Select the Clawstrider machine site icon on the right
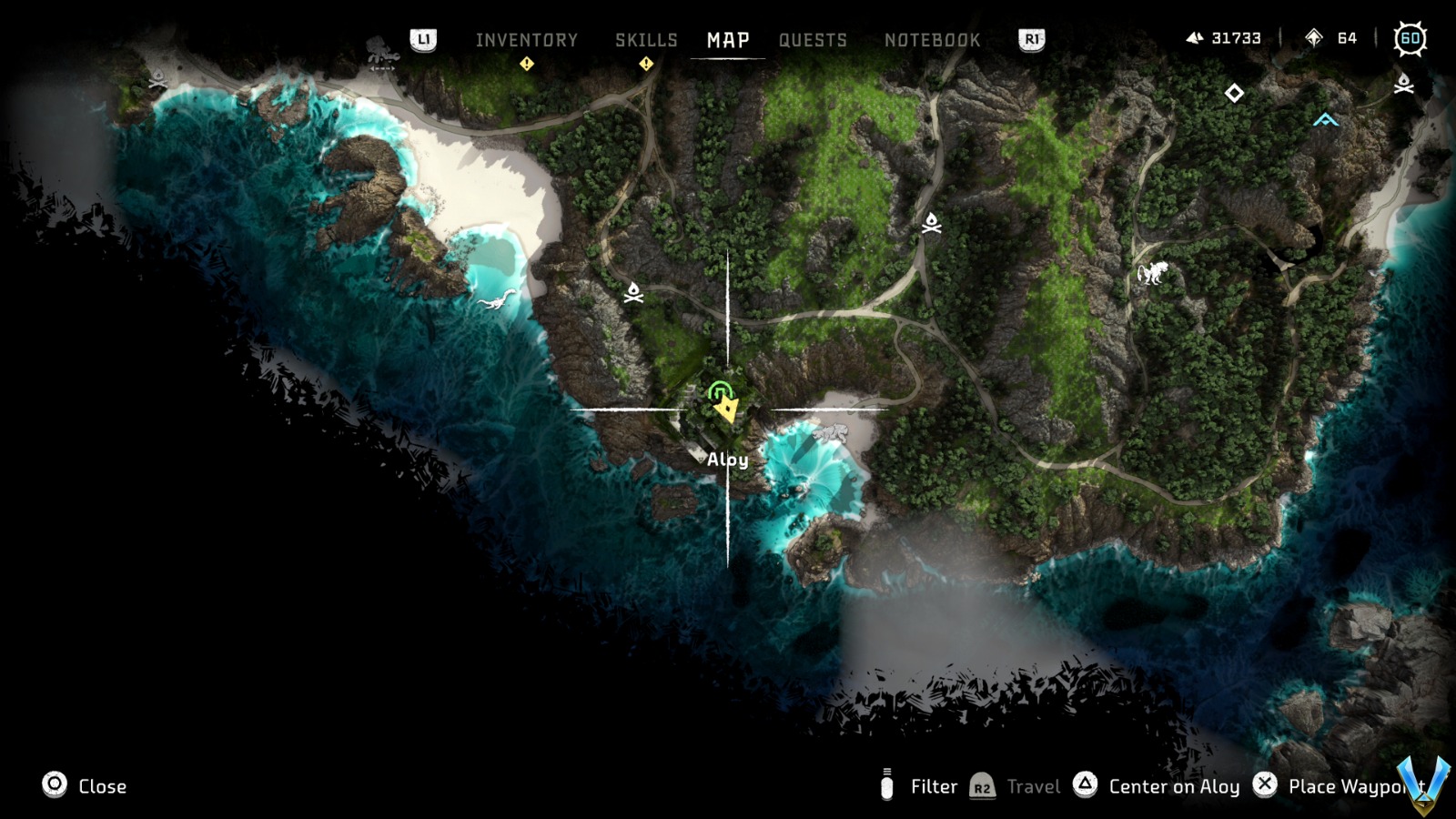 coord(1153,275)
